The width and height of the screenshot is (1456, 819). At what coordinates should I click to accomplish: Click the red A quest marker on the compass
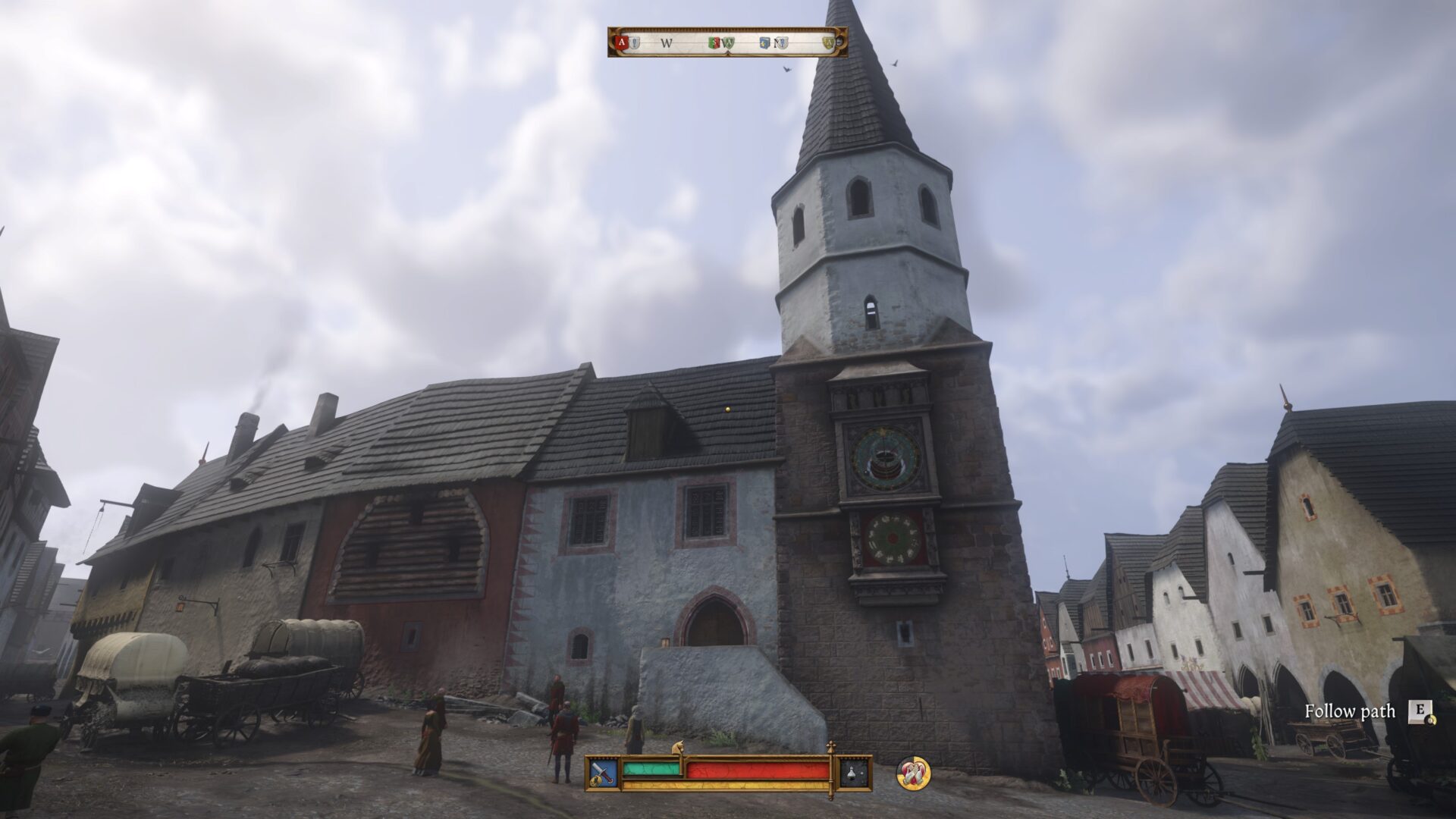(622, 43)
